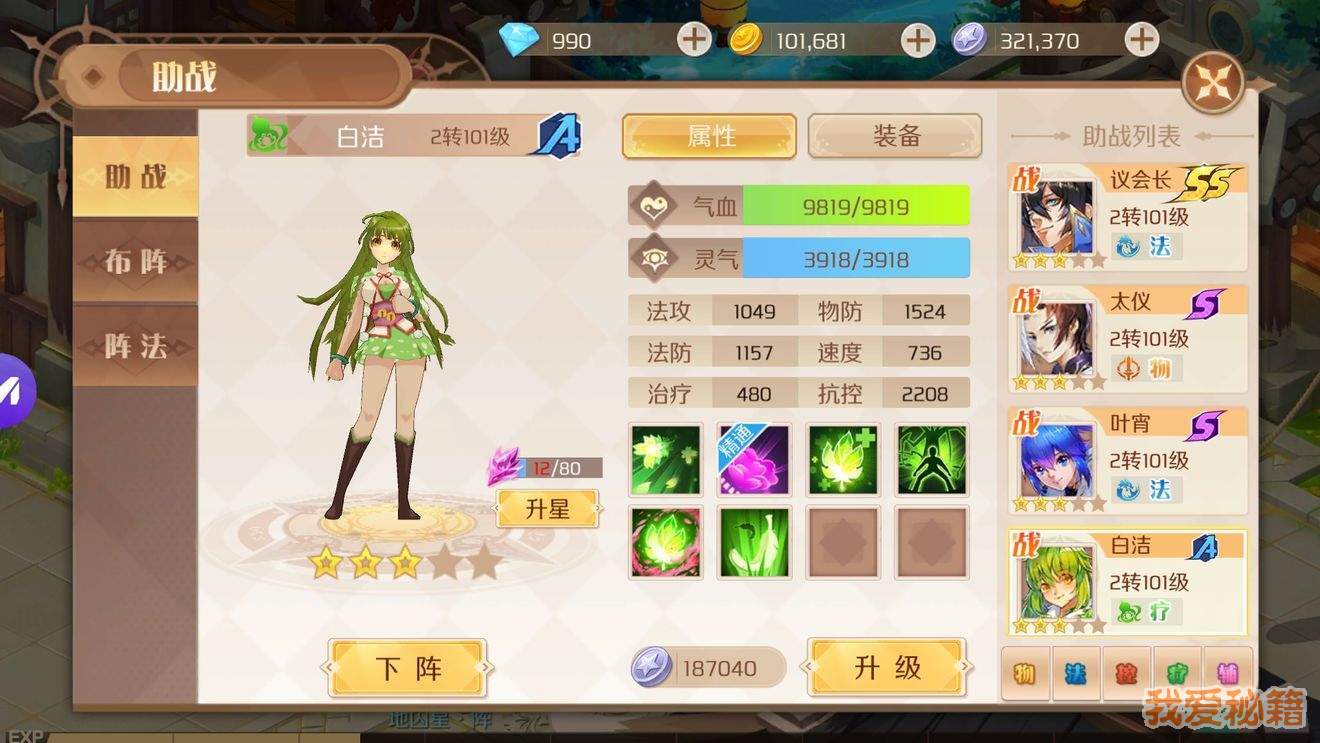Image resolution: width=1320 pixels, height=743 pixels.
Task: Inspect the green silhouette skill icon
Action: [932, 460]
